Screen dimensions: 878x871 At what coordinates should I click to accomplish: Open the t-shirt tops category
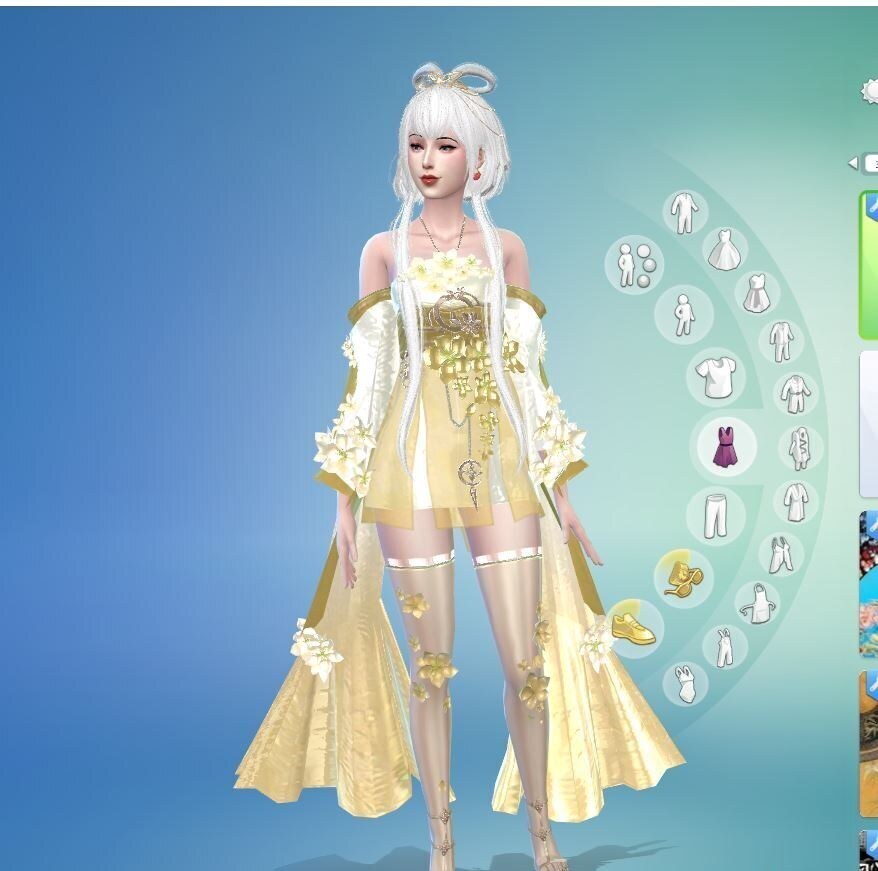[x=716, y=377]
